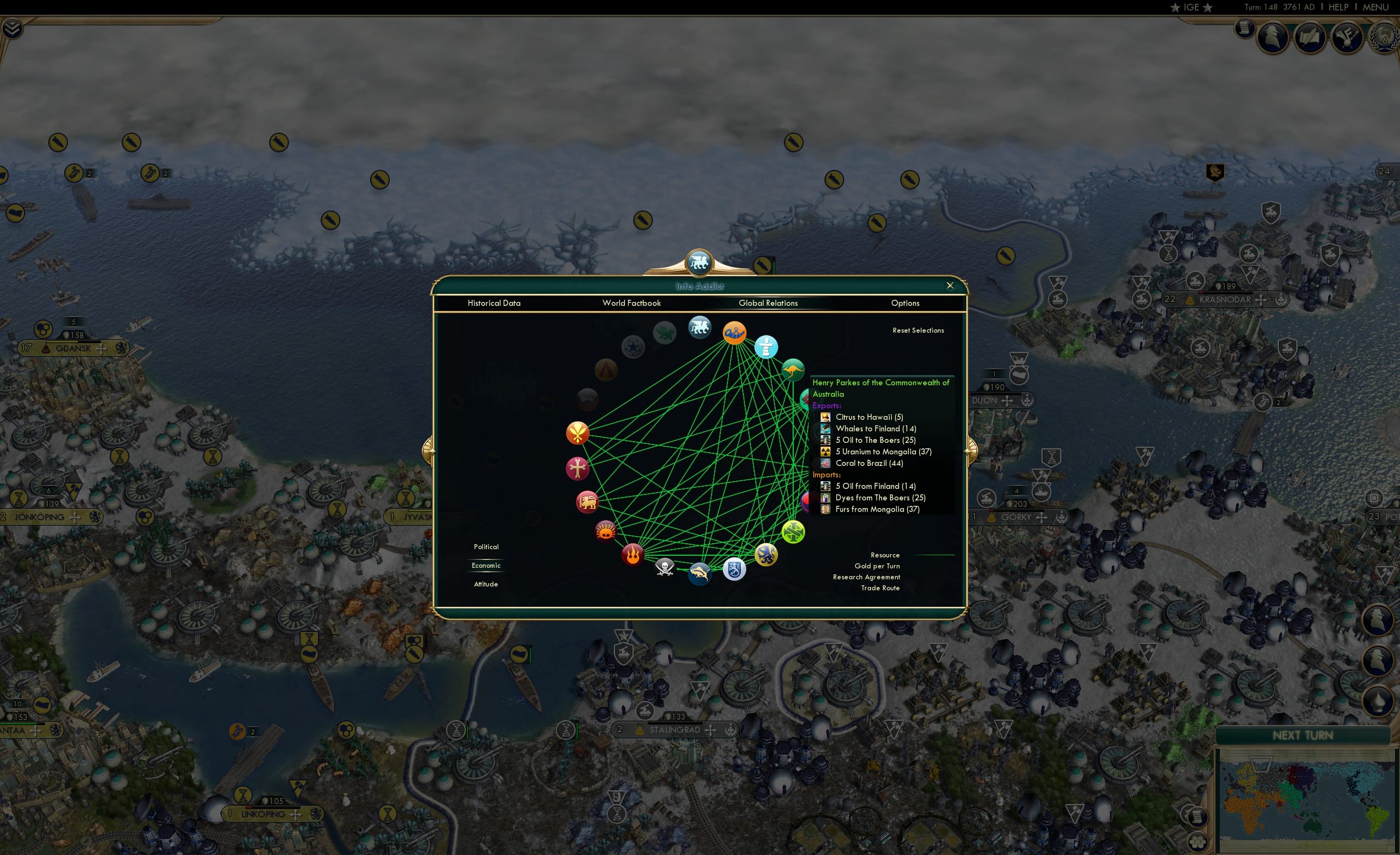The height and width of the screenshot is (855, 1400).
Task: Select the winged lion civilization icon
Action: click(699, 327)
